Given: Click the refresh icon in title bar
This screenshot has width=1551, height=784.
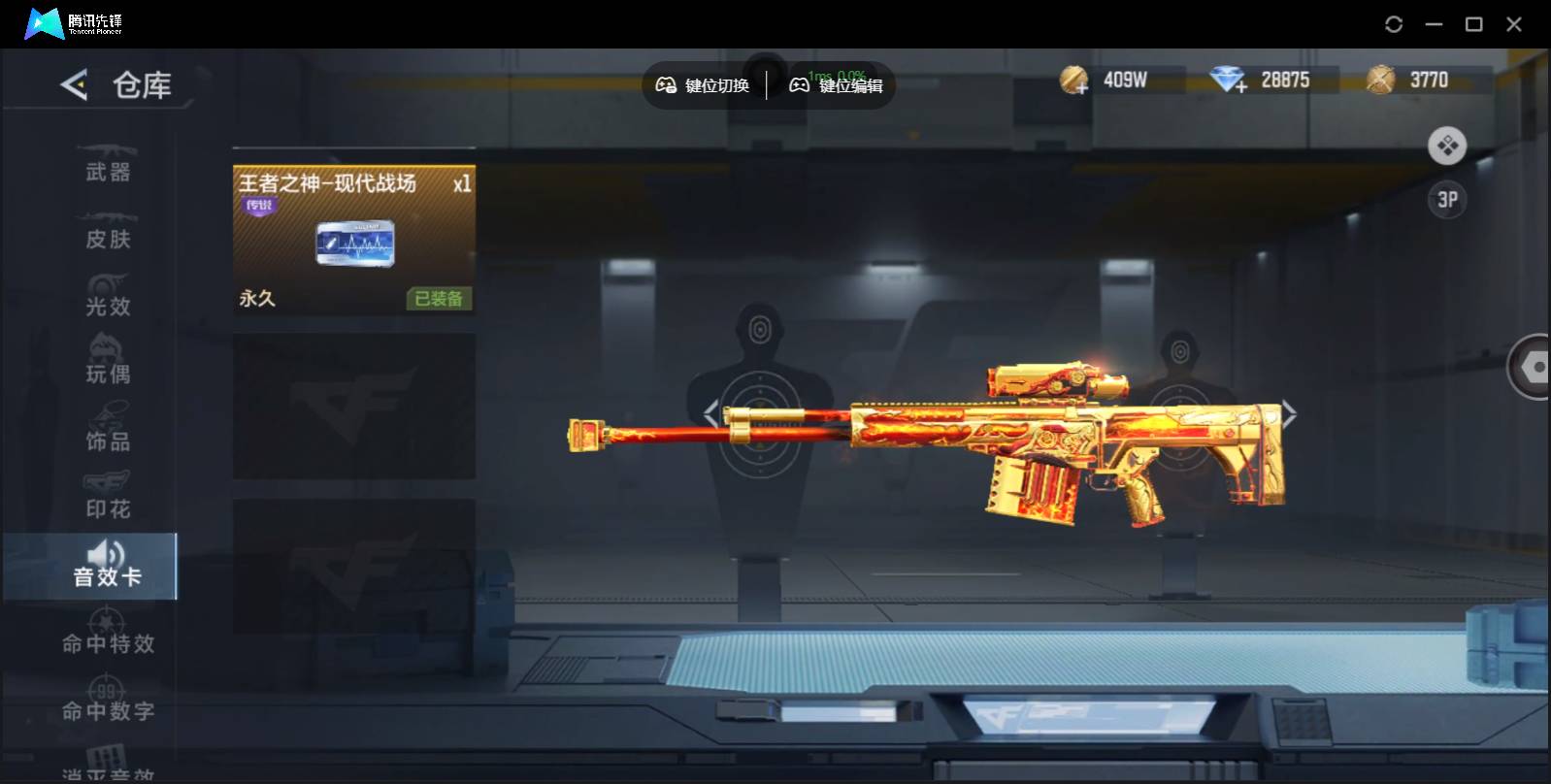Looking at the screenshot, I should (x=1394, y=24).
